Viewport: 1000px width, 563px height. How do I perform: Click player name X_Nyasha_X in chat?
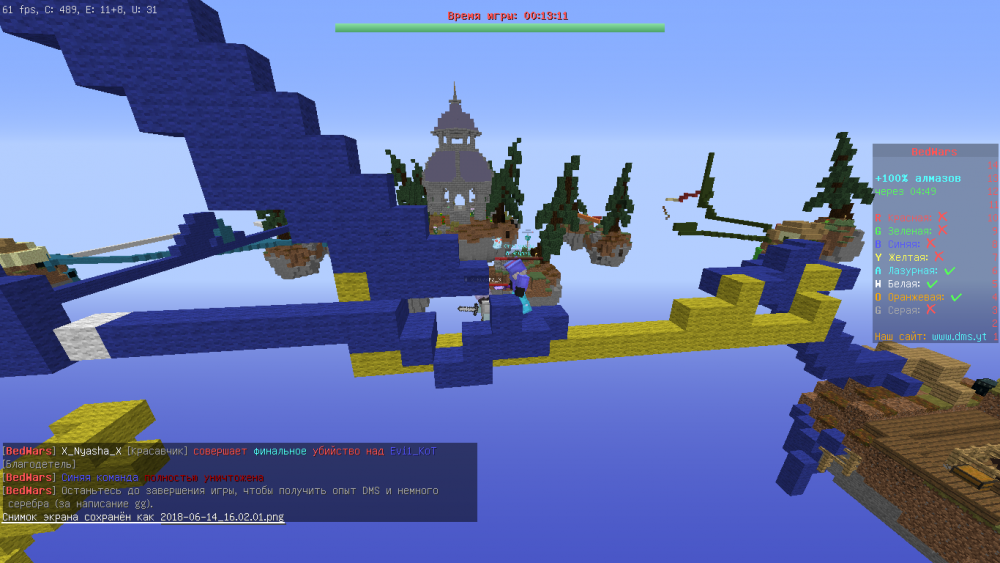92,452
